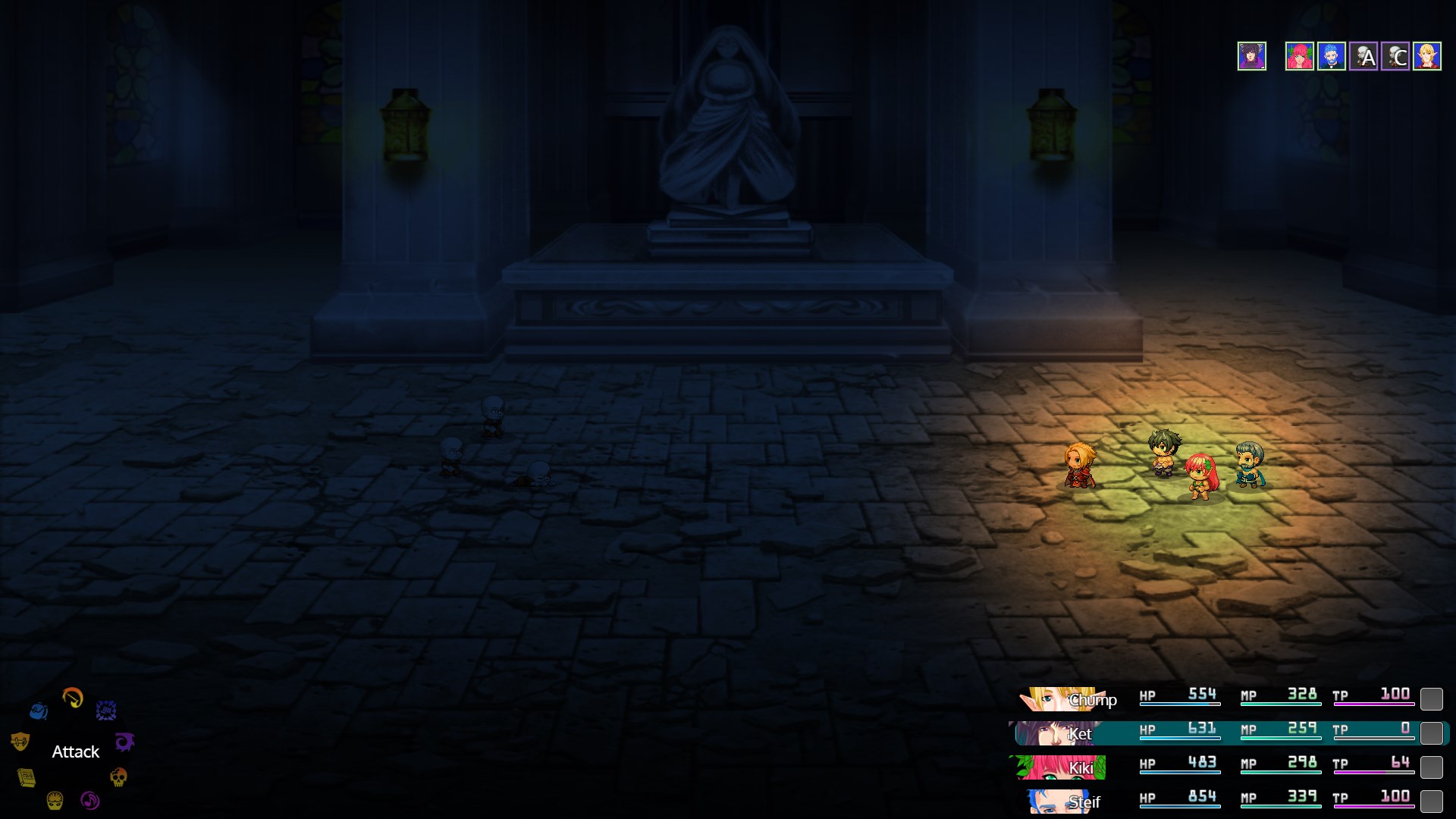Viewport: 1456px width, 819px height.
Task: Select Kiki's pink-haired portrait in the turn order
Action: point(1300,56)
